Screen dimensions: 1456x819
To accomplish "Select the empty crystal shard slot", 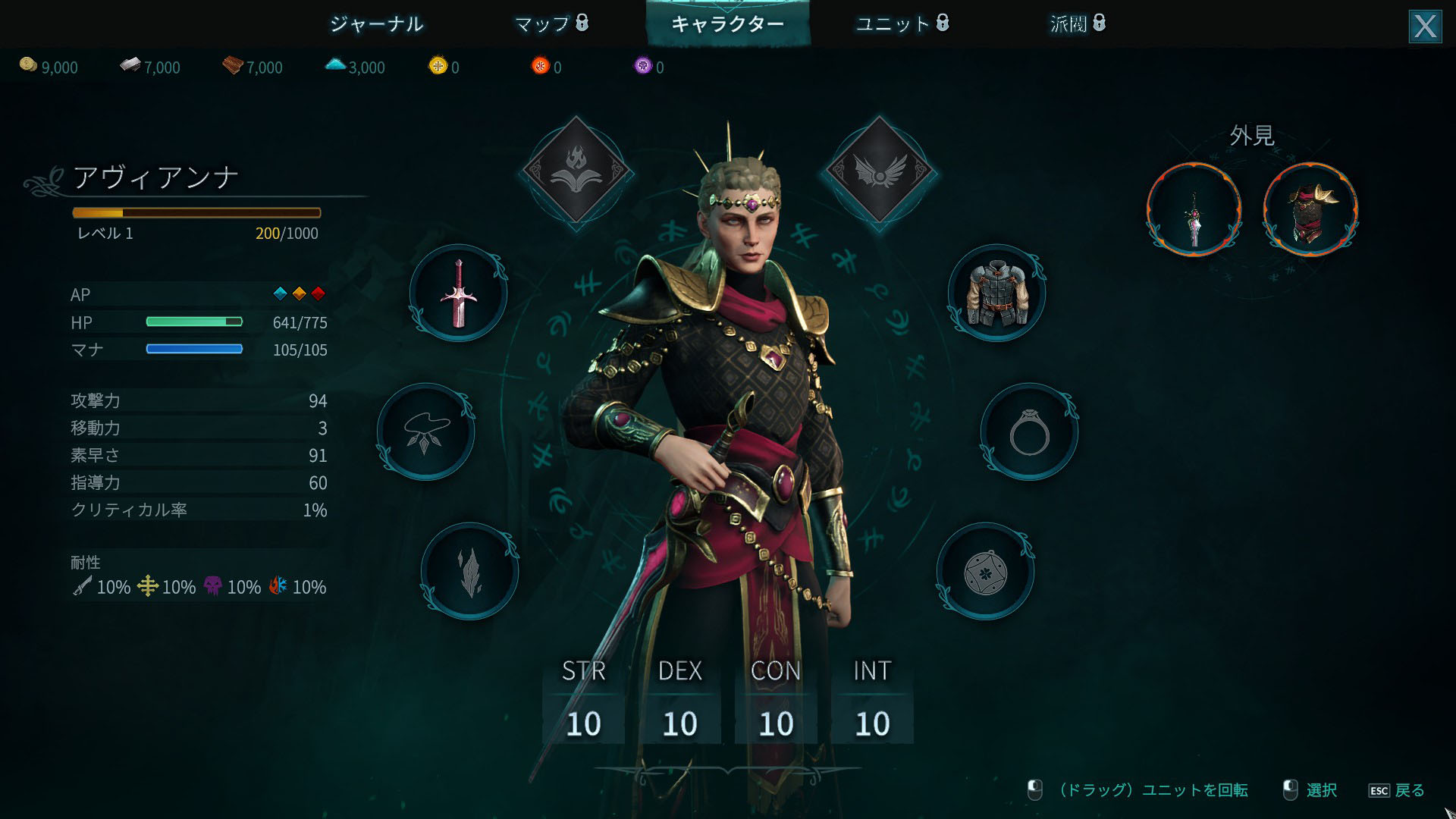I will point(470,572).
